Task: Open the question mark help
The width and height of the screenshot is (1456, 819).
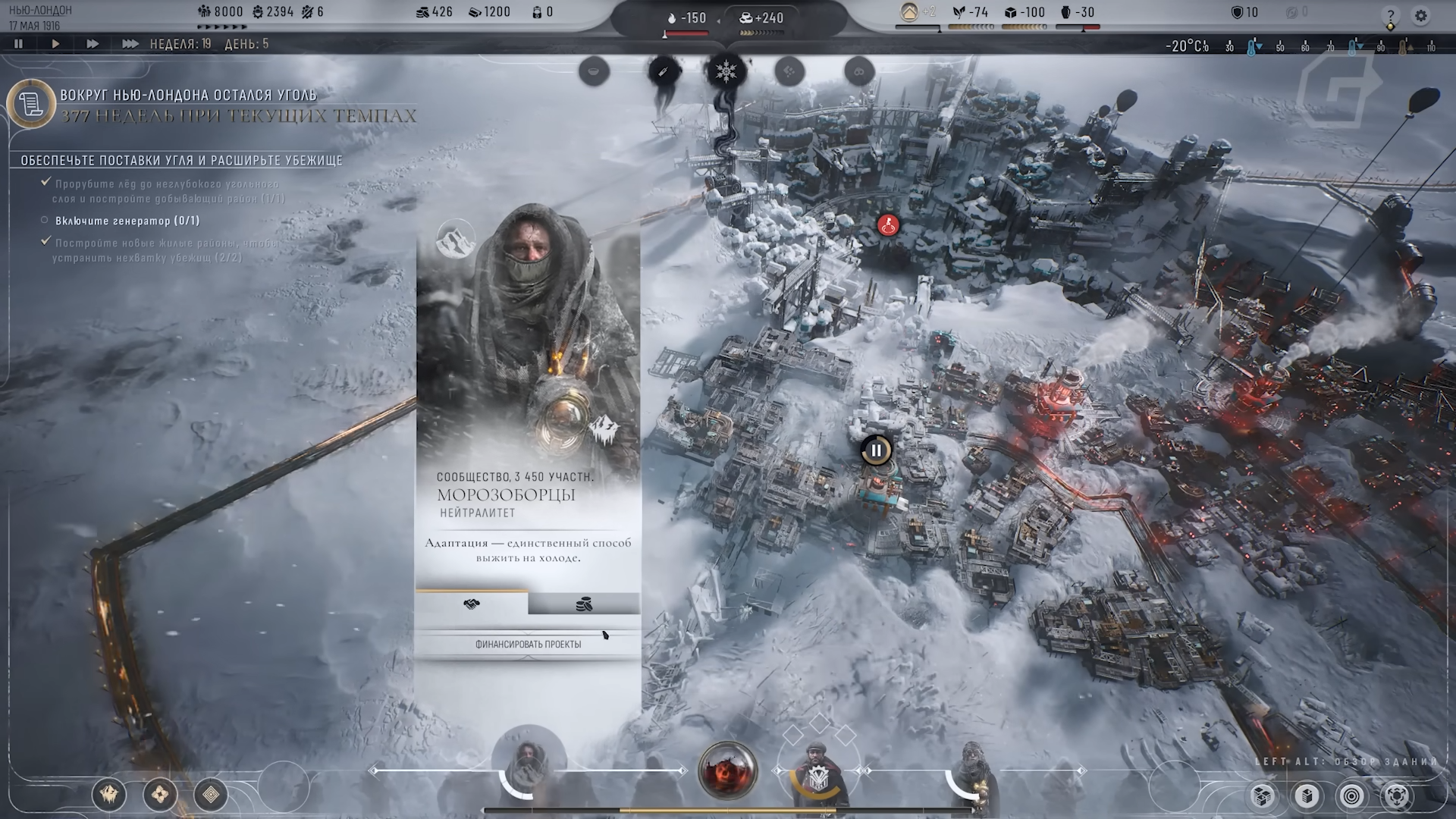Action: (1390, 16)
